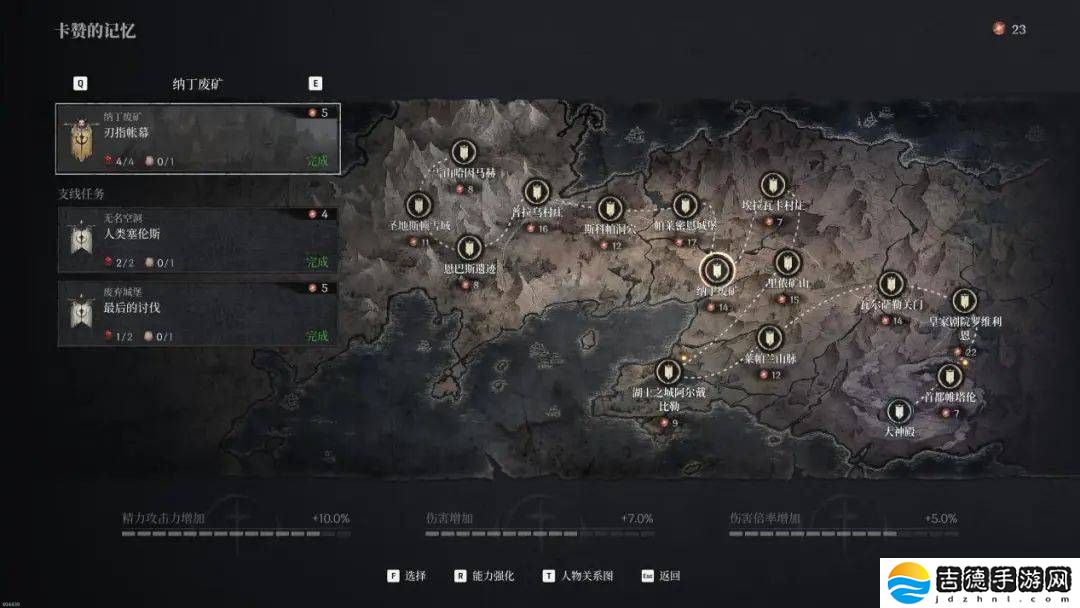Show the 人物关系图 character relations chart
1080x608 pixels.
579,576
